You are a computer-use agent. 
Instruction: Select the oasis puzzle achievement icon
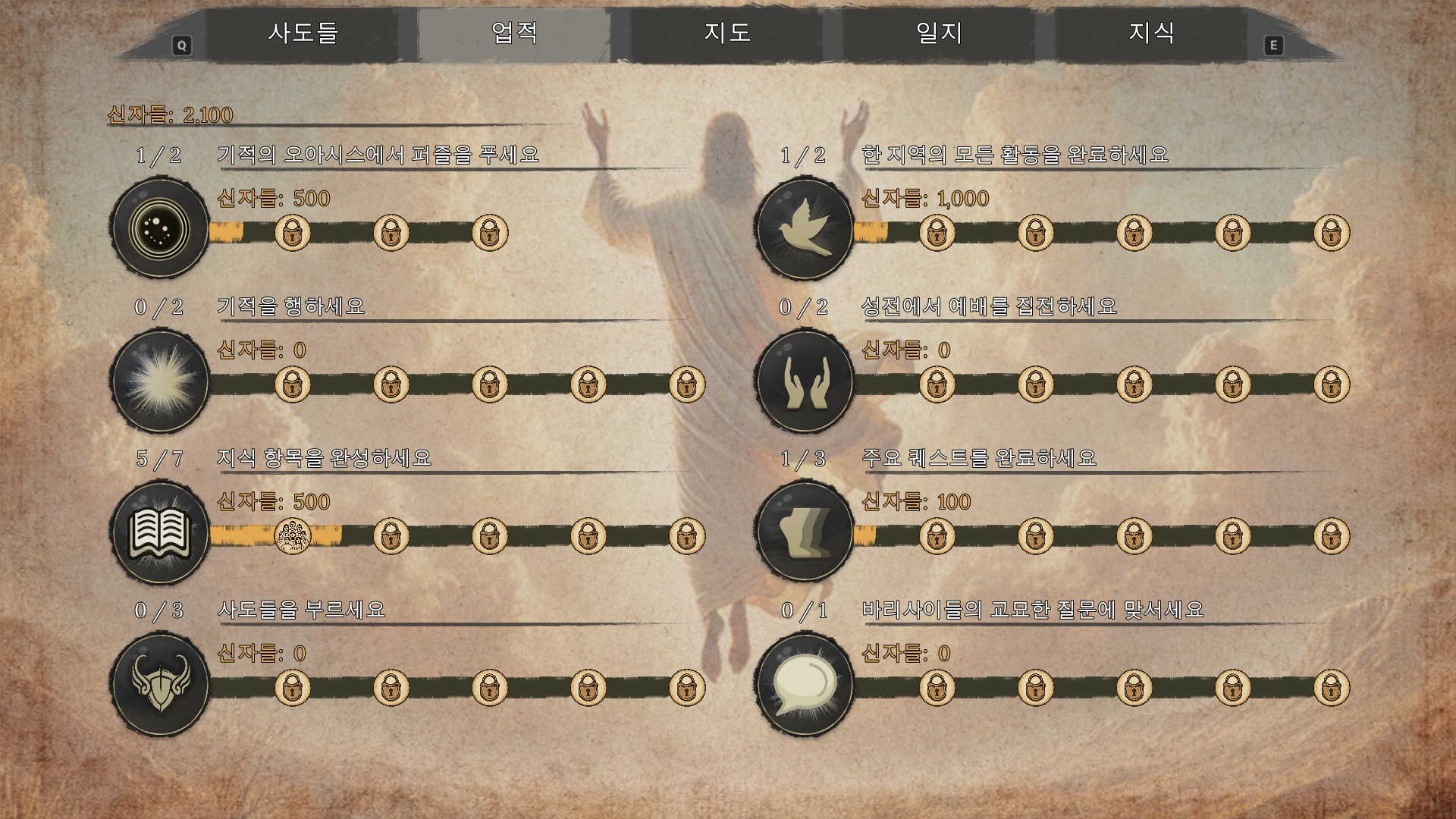(159, 228)
